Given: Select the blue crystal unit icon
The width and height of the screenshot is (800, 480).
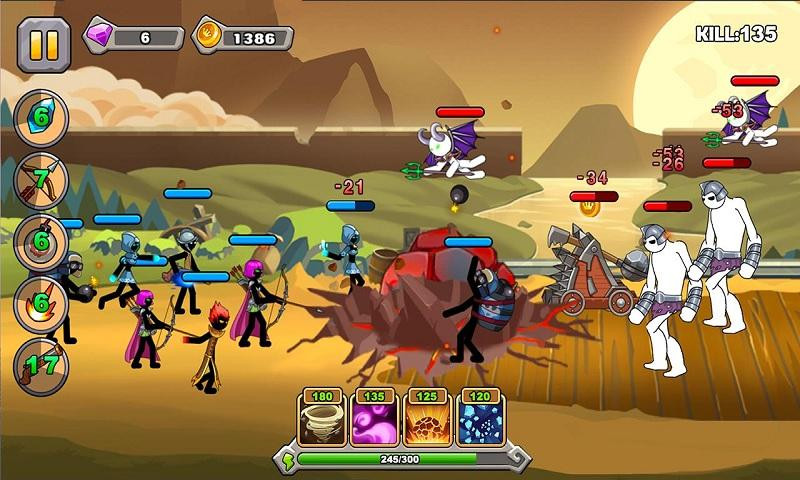Looking at the screenshot, I should click(x=41, y=119).
